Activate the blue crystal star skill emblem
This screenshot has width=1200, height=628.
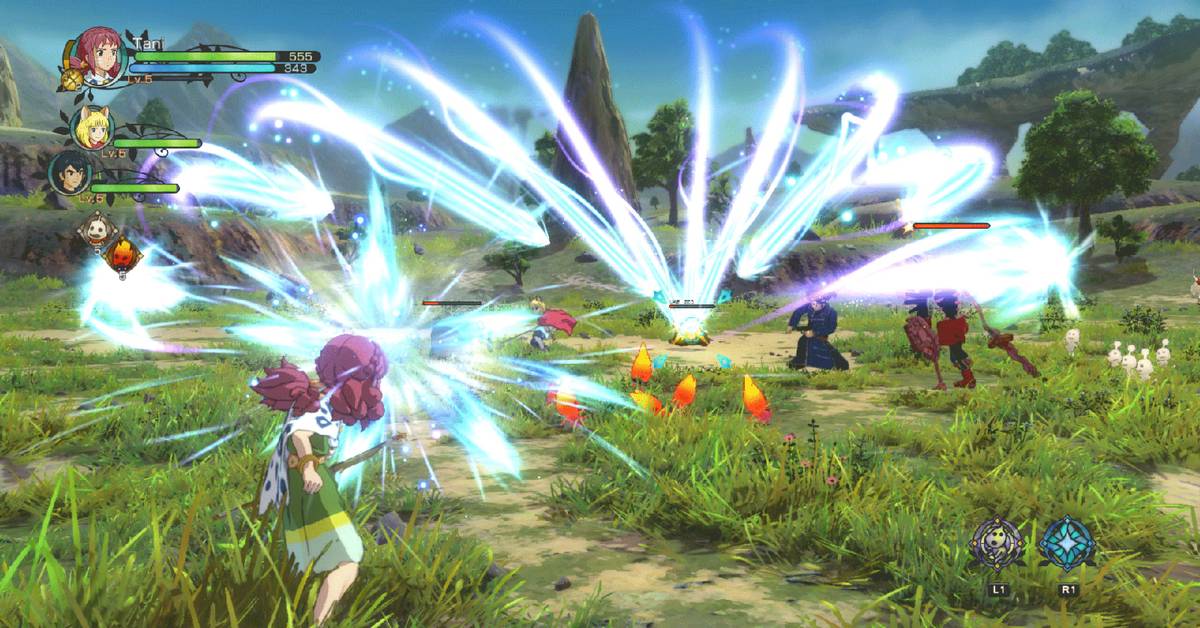coord(1067,543)
